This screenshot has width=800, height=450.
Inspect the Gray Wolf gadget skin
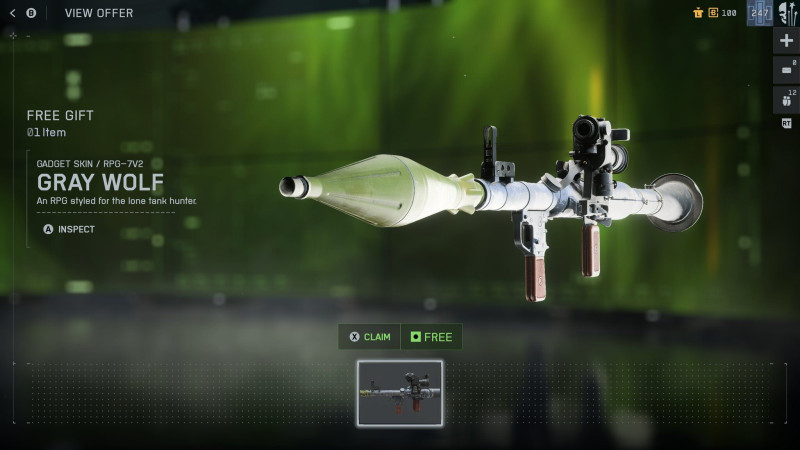[69, 229]
